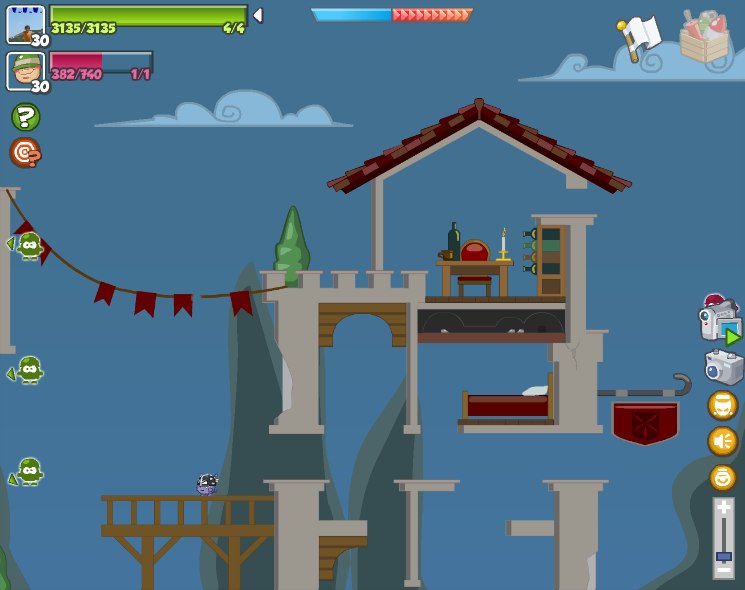Viewport: 745px width, 590px height.
Task: Click the top green off-screen worm indicator
Action: click(x=28, y=245)
